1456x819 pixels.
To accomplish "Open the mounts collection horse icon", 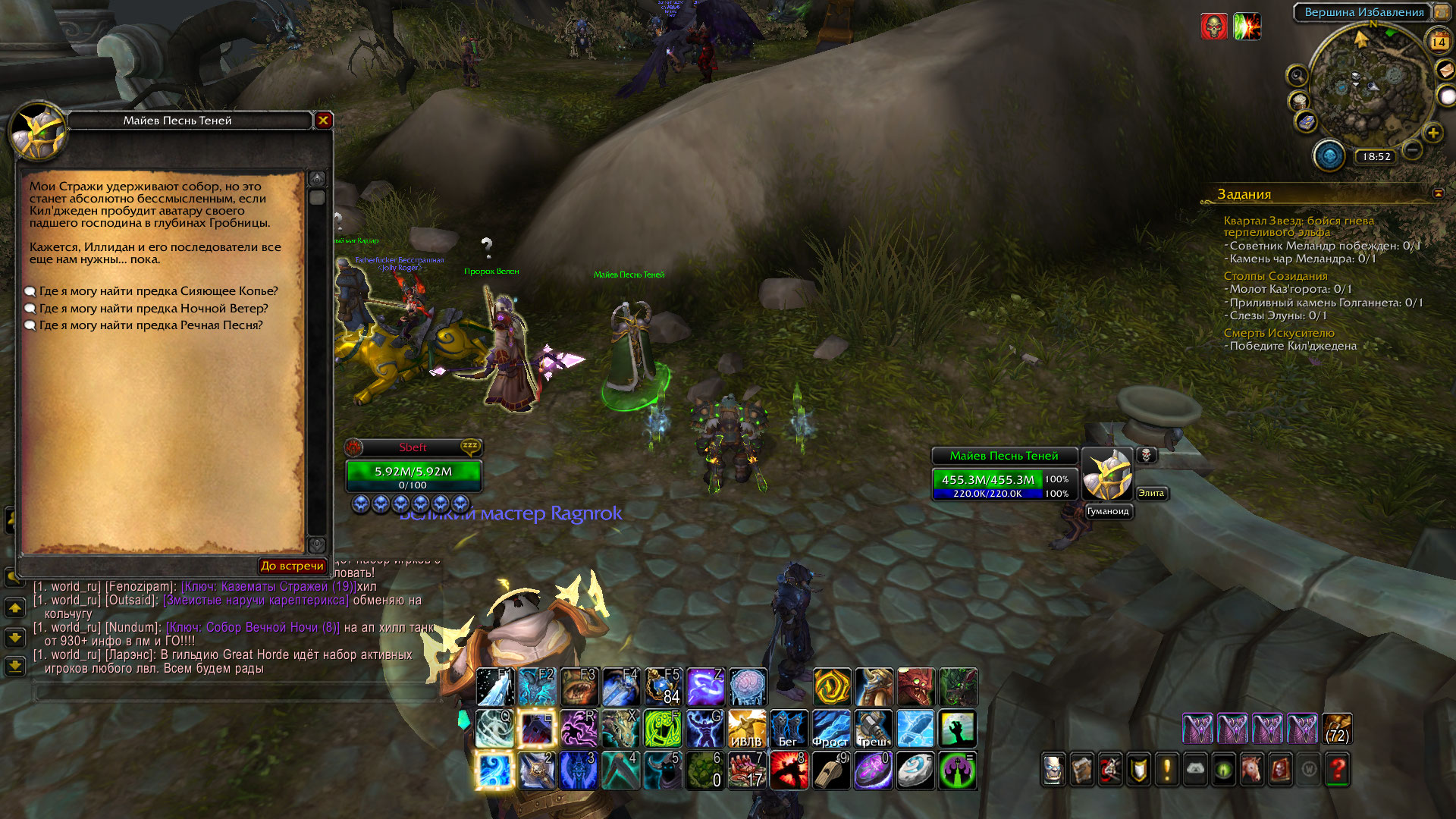I will coord(1252,770).
